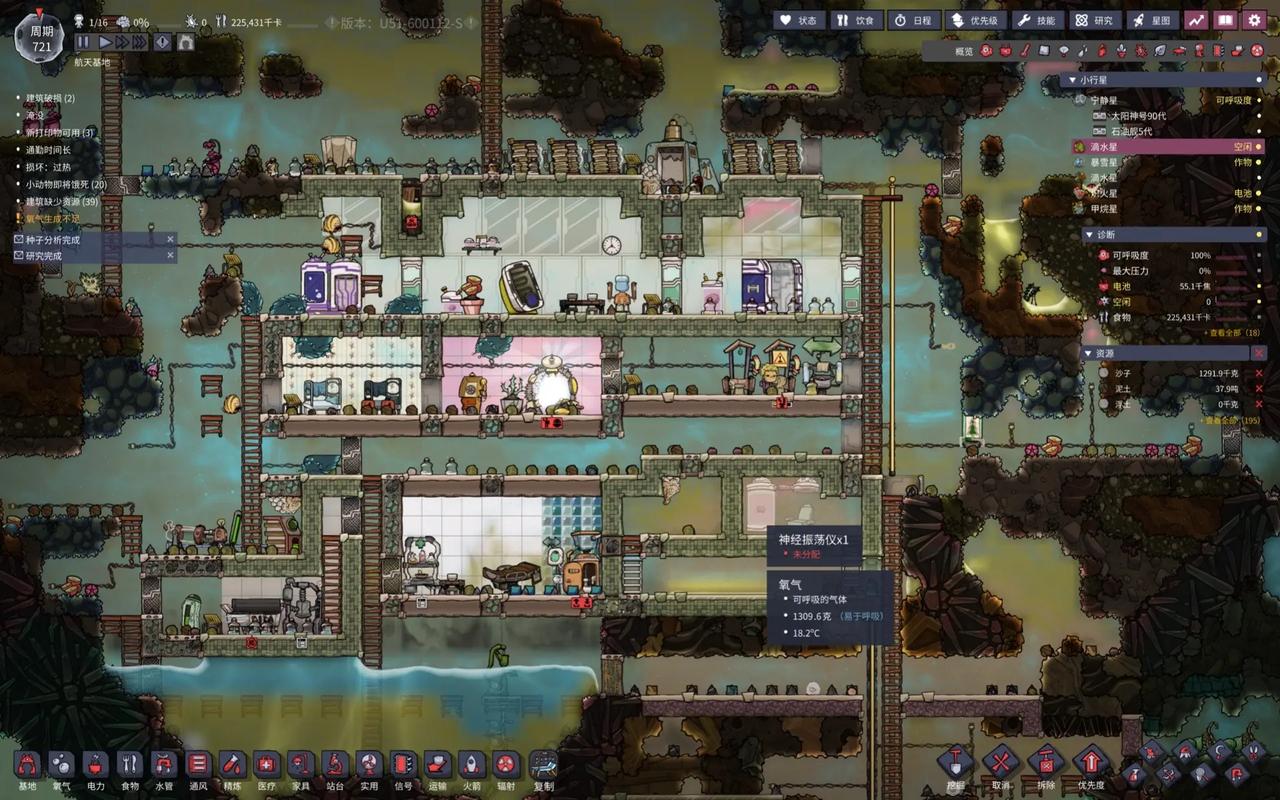The image size is (1280, 800).
Task: Dismiss the 种子分析完成 notification
Action: tap(170, 240)
